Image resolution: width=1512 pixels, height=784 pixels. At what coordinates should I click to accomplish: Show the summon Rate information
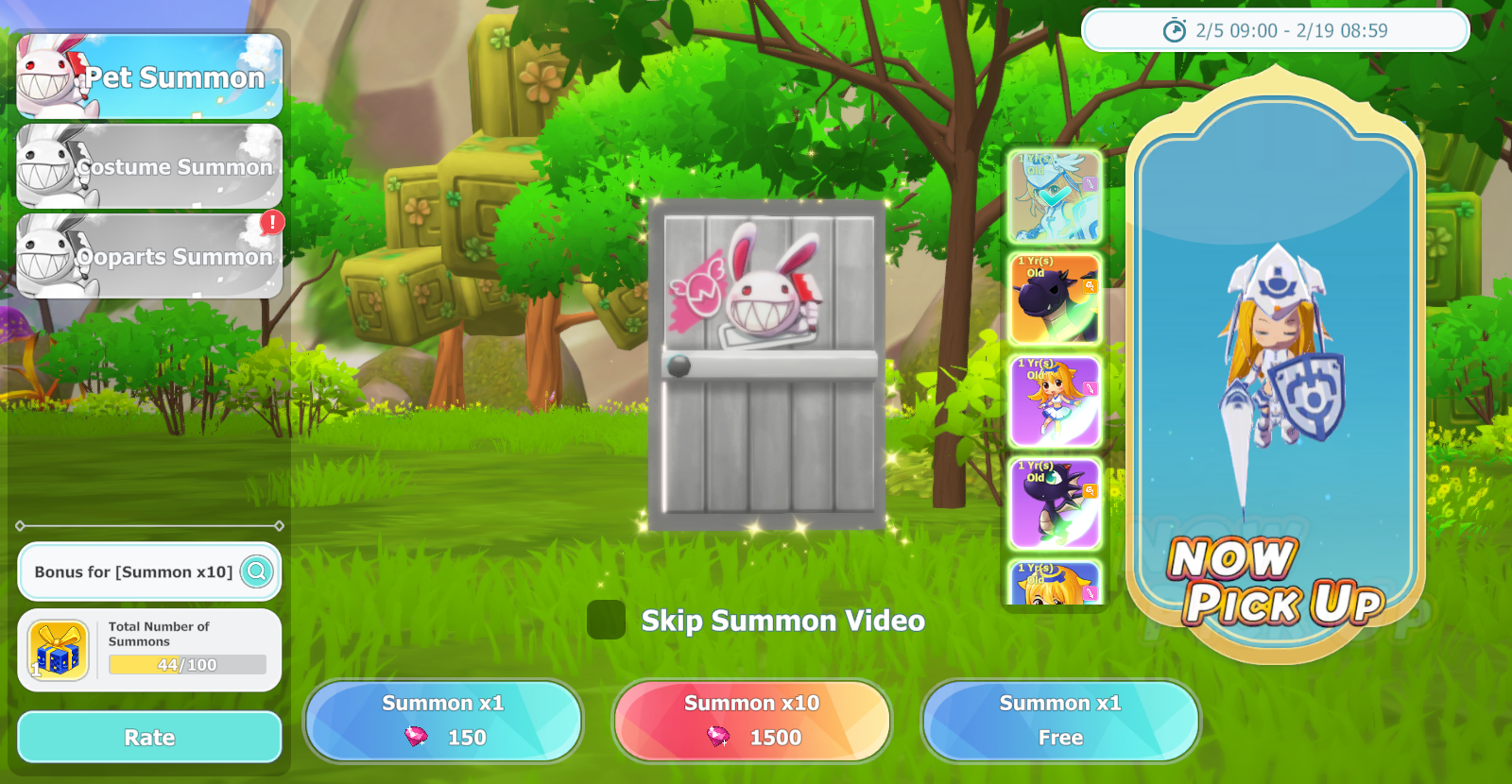tap(149, 737)
